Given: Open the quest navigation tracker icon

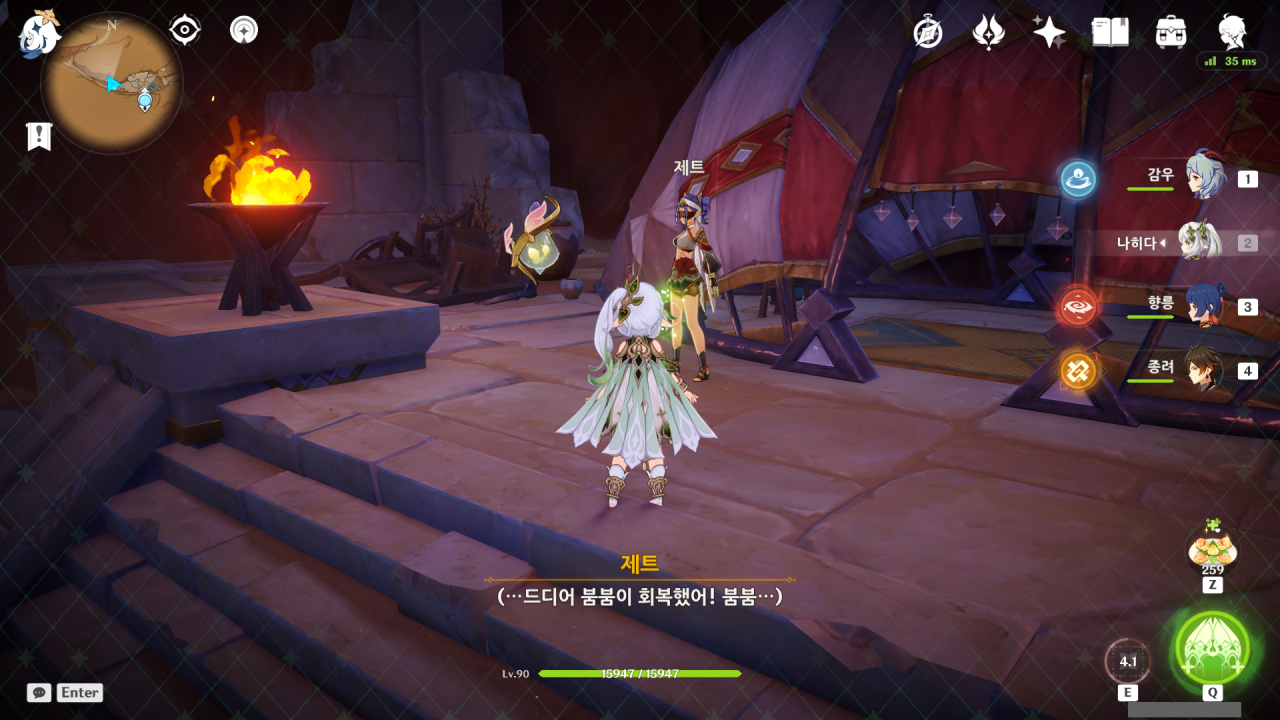Looking at the screenshot, I should [x=243, y=30].
